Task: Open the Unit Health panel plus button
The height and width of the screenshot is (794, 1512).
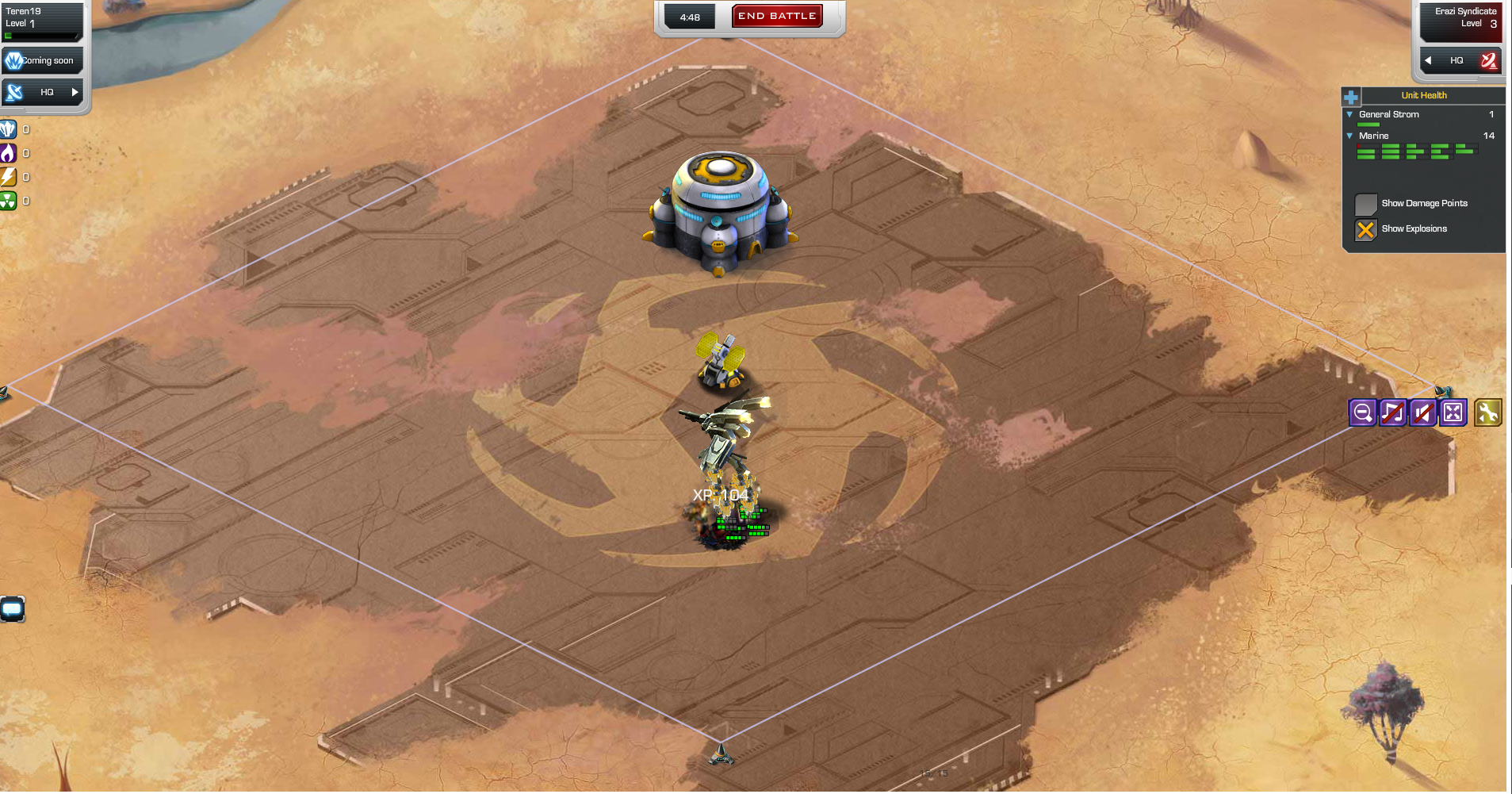Action: click(x=1349, y=95)
